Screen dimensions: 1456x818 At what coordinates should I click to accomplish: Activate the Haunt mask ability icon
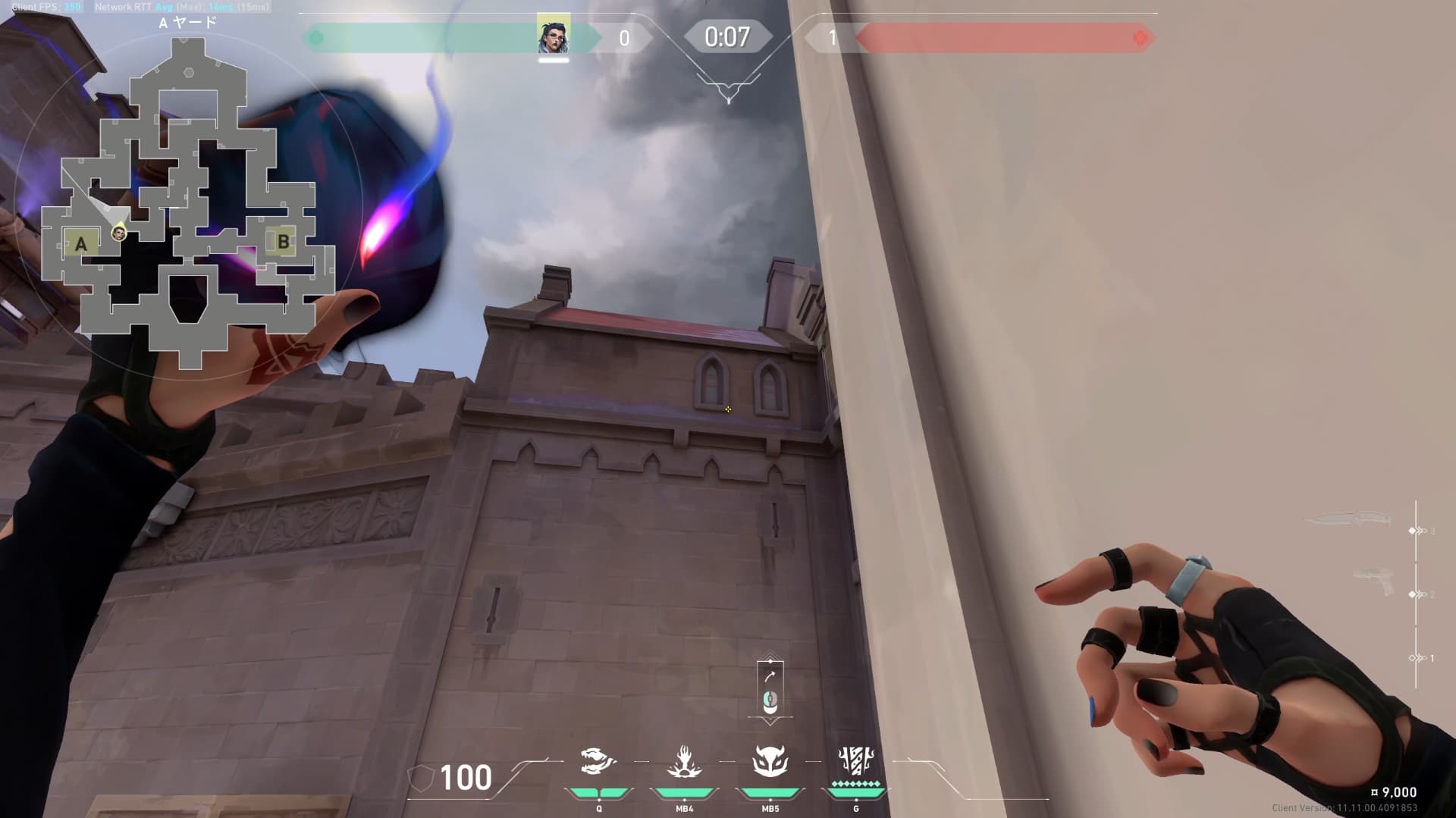[x=770, y=762]
